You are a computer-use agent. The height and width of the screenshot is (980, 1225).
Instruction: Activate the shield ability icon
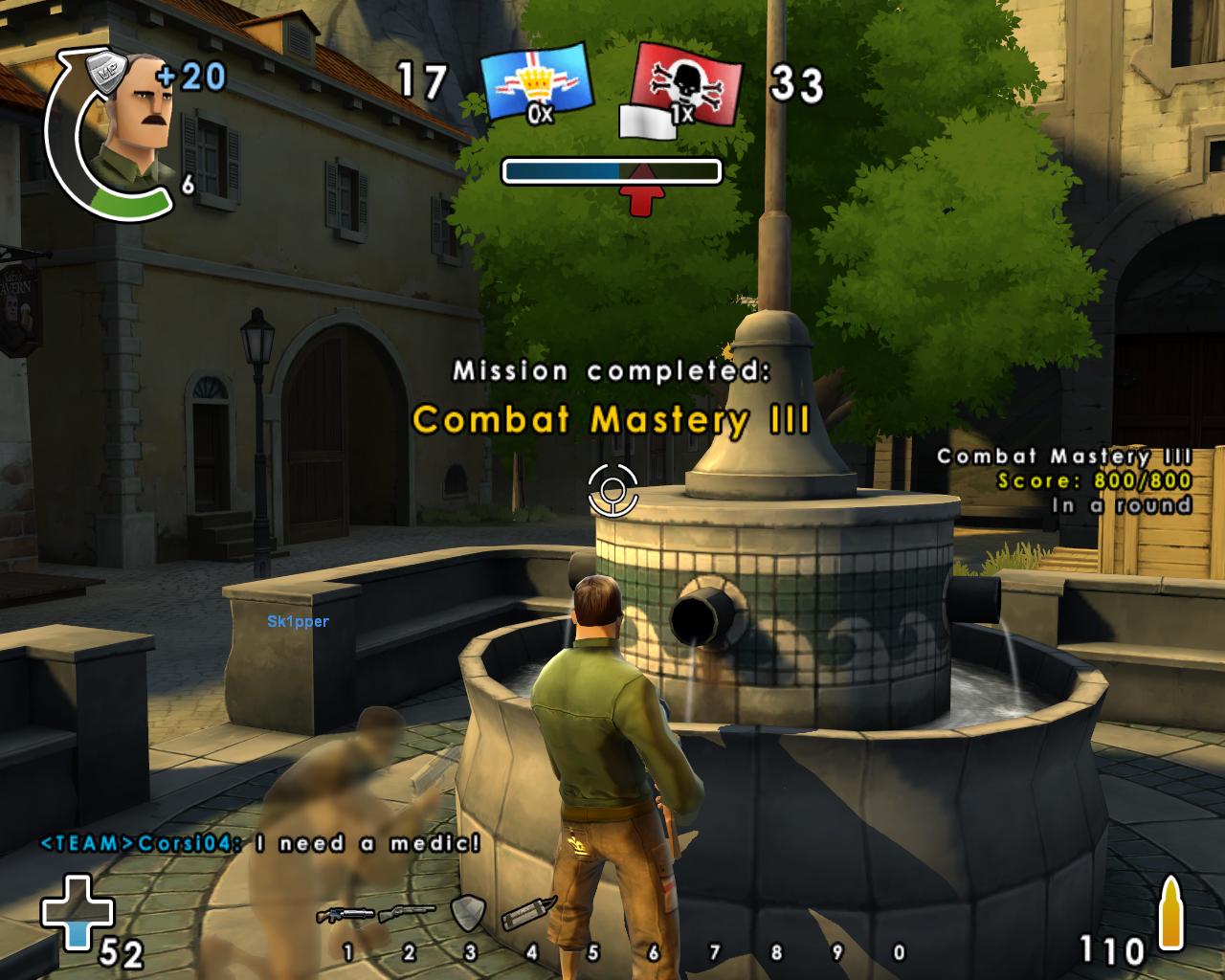pyautogui.click(x=467, y=912)
